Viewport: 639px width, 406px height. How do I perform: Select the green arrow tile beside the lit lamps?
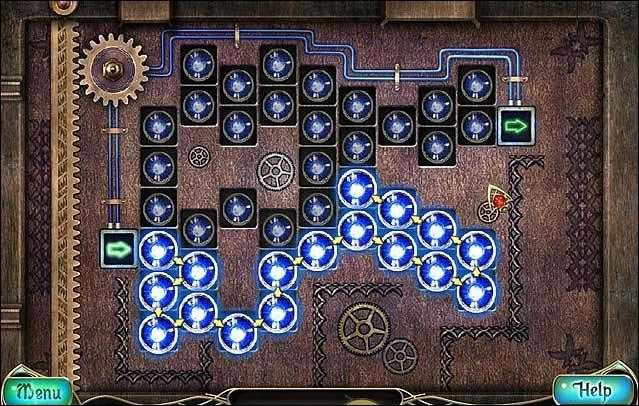coord(119,246)
